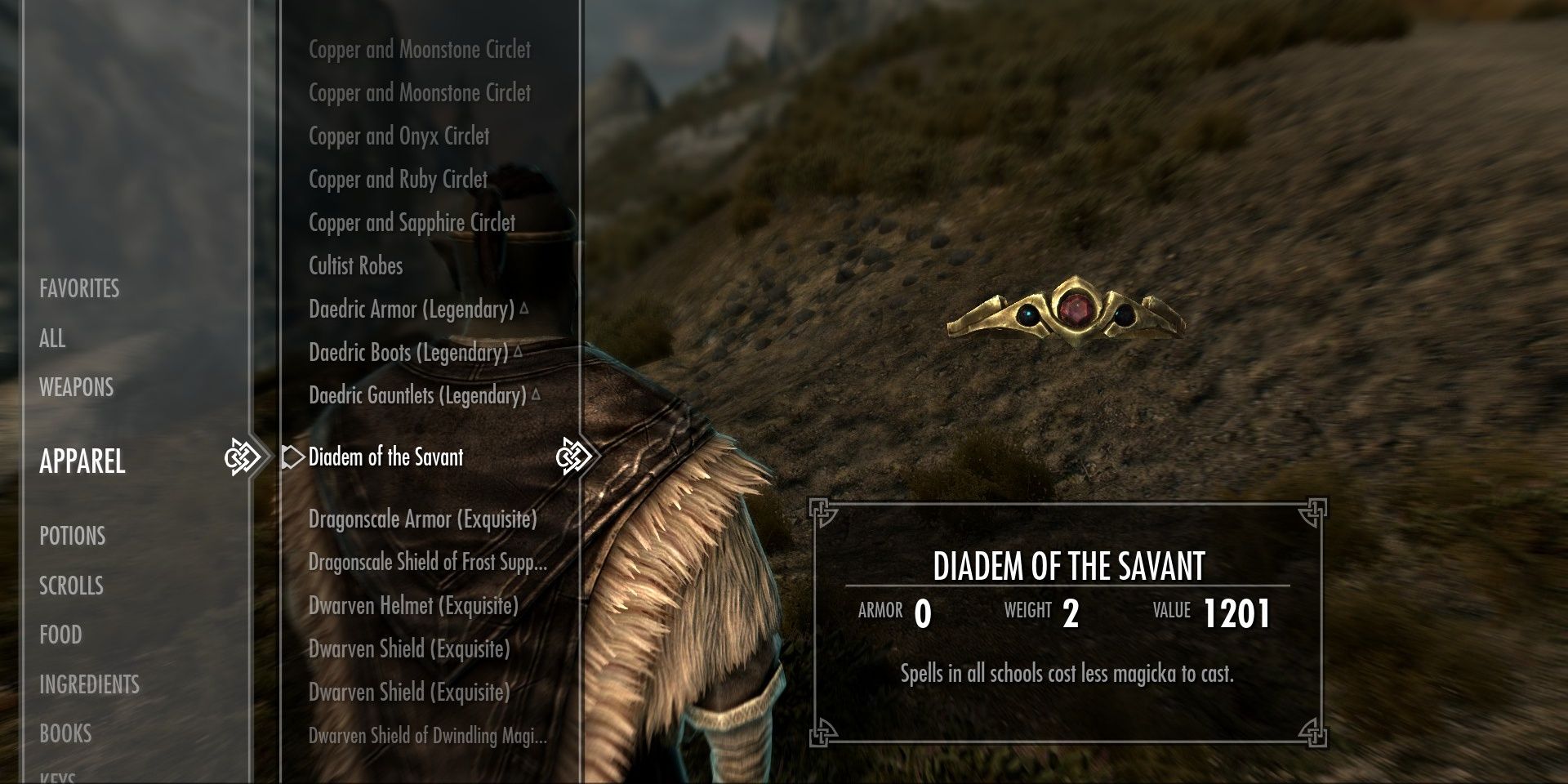Screen dimensions: 1568x784
Task: Expand the WEAPONS category
Action: point(76,387)
